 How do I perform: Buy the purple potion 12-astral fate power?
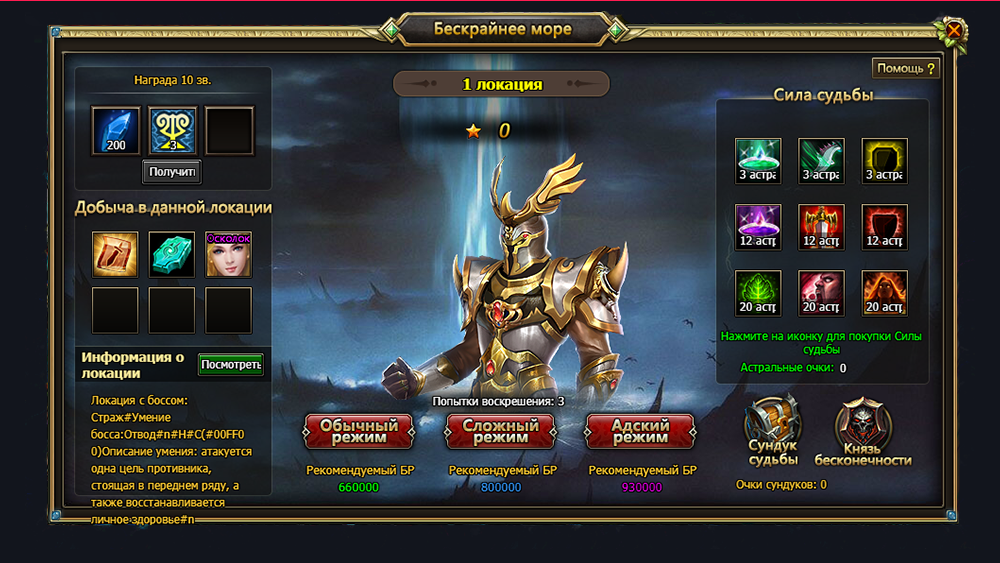[x=758, y=227]
